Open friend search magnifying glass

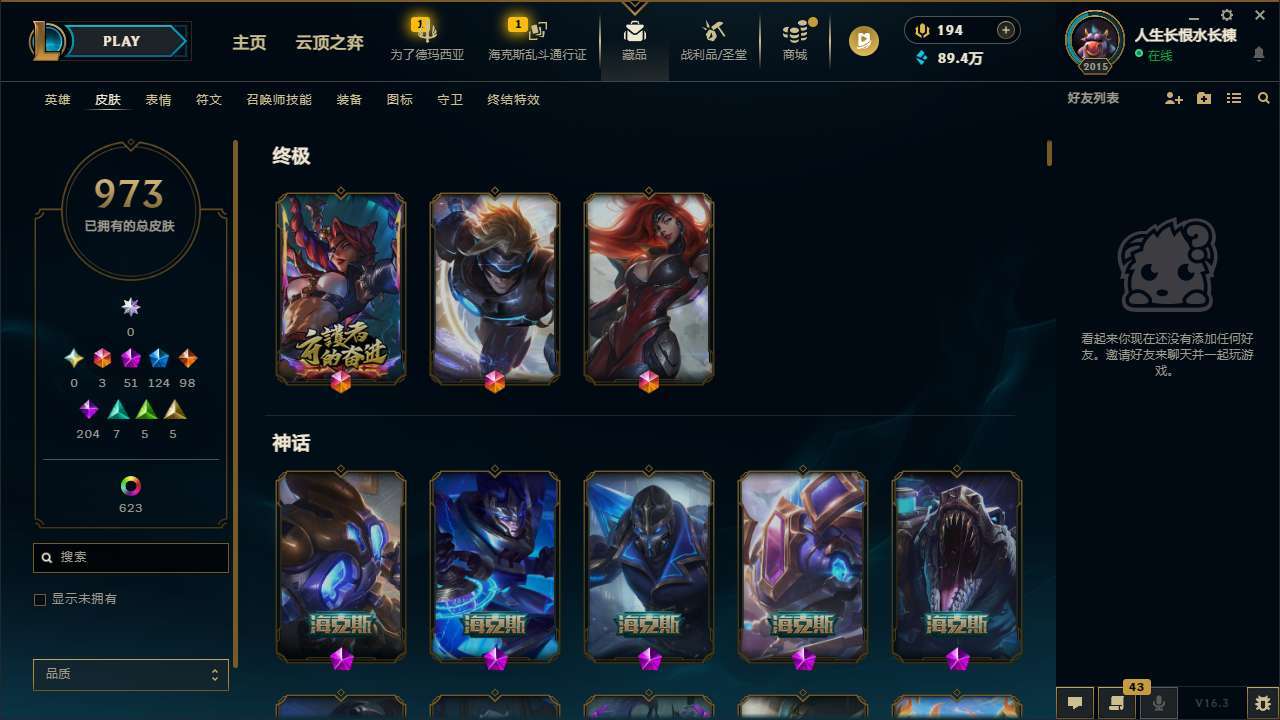[x=1263, y=98]
